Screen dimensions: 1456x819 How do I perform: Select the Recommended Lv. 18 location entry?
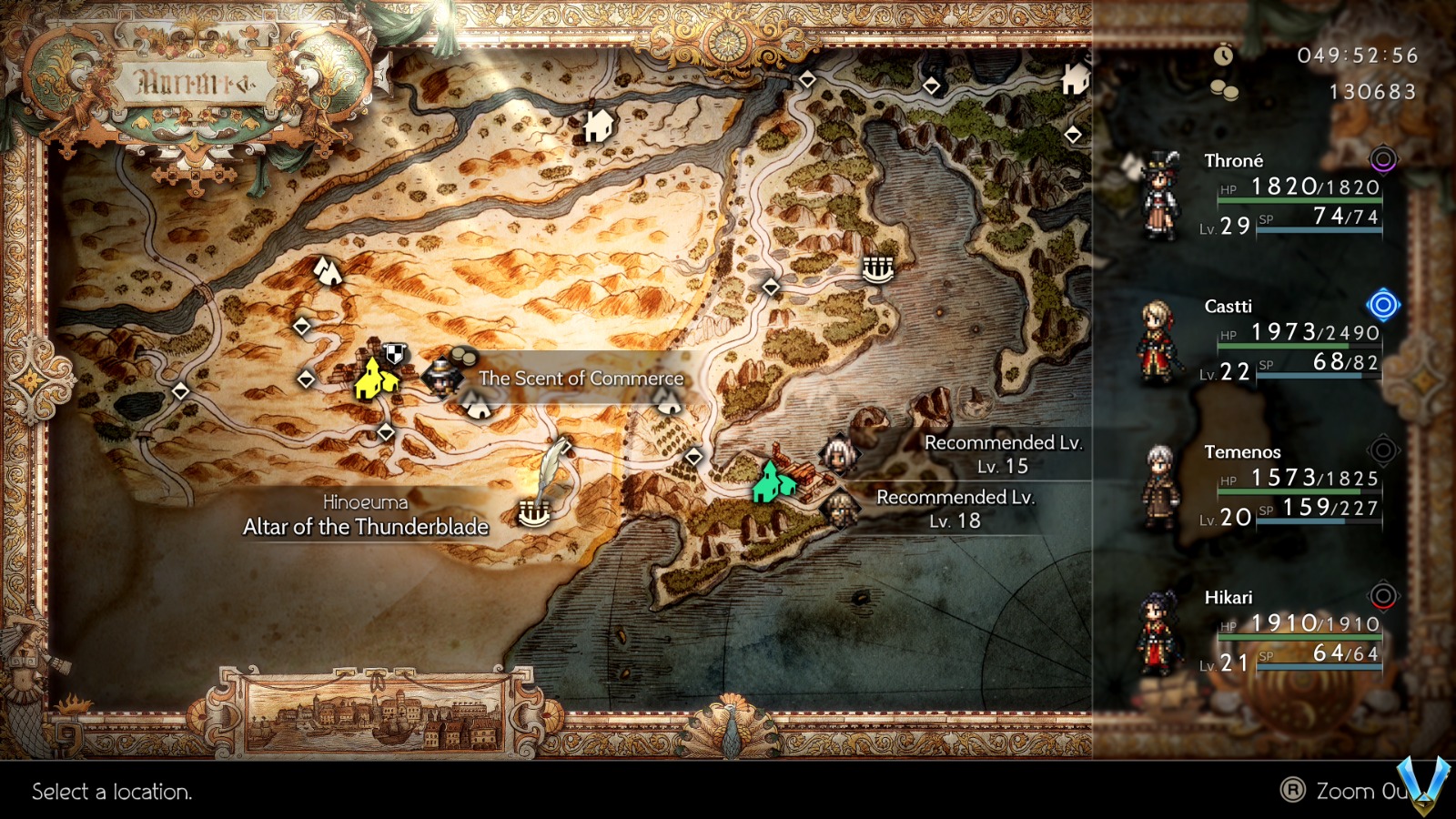pos(955,509)
